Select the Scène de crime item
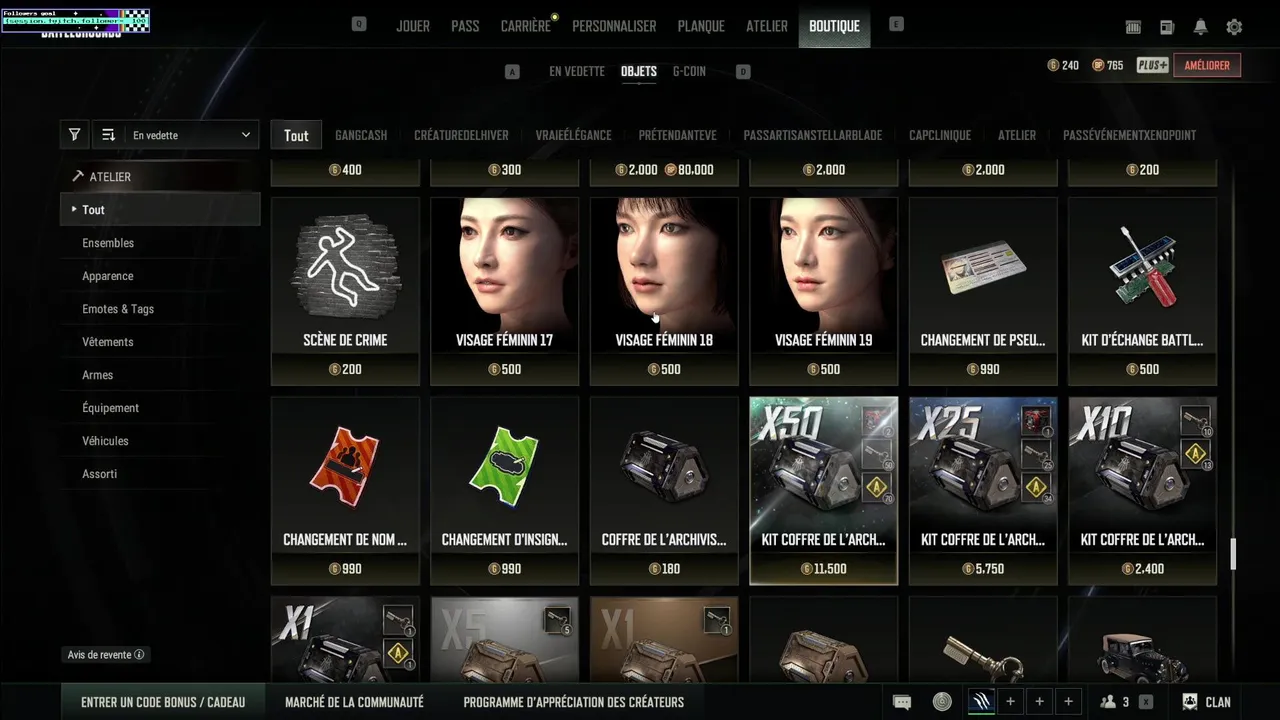The width and height of the screenshot is (1280, 720). pos(345,290)
